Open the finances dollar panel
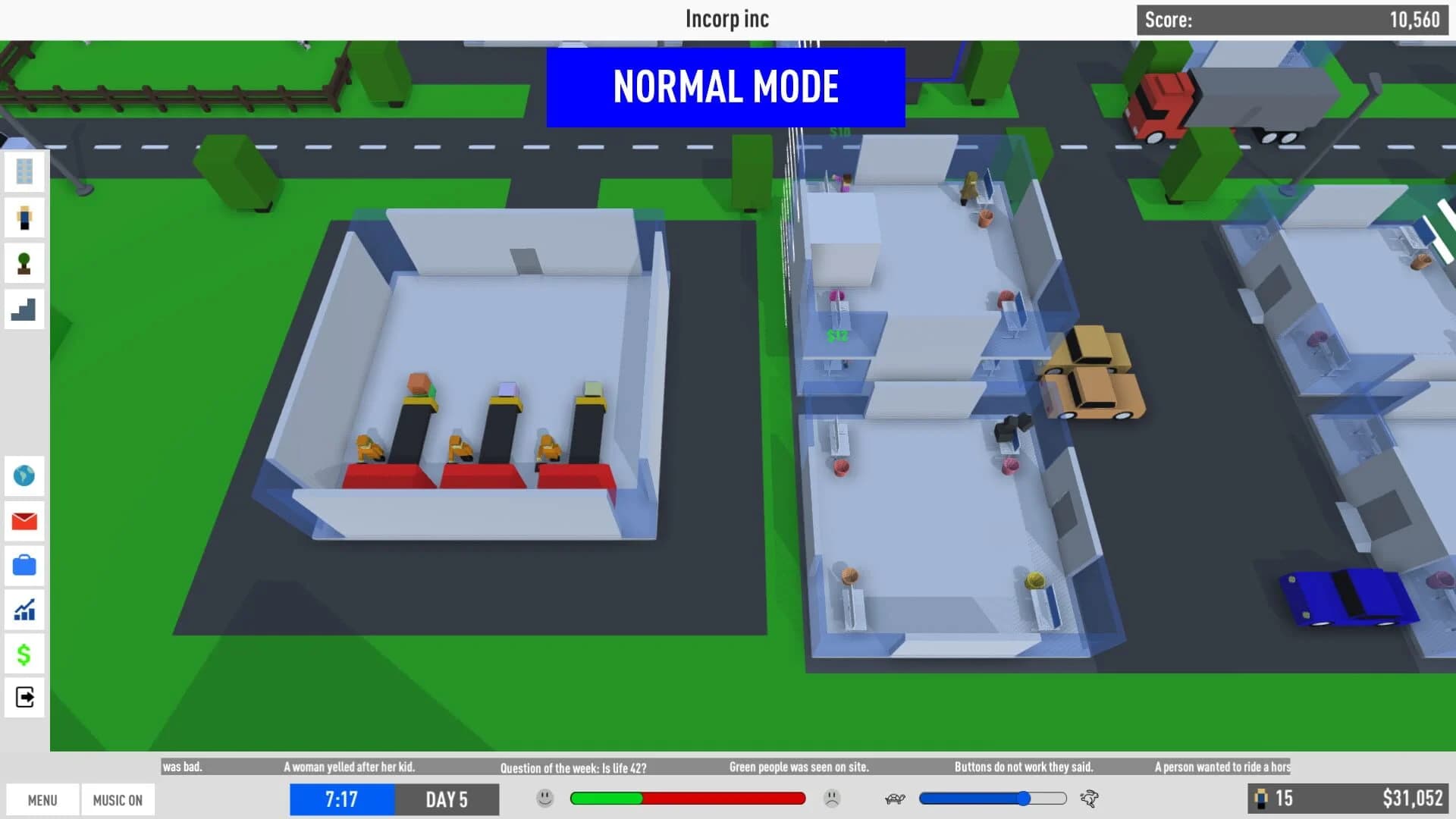The width and height of the screenshot is (1456, 819). (24, 654)
